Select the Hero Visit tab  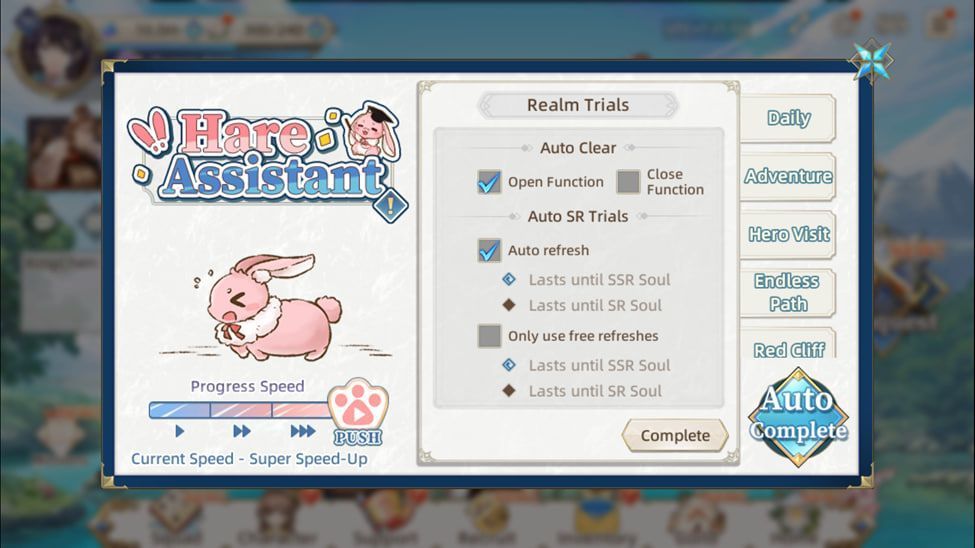(x=788, y=235)
